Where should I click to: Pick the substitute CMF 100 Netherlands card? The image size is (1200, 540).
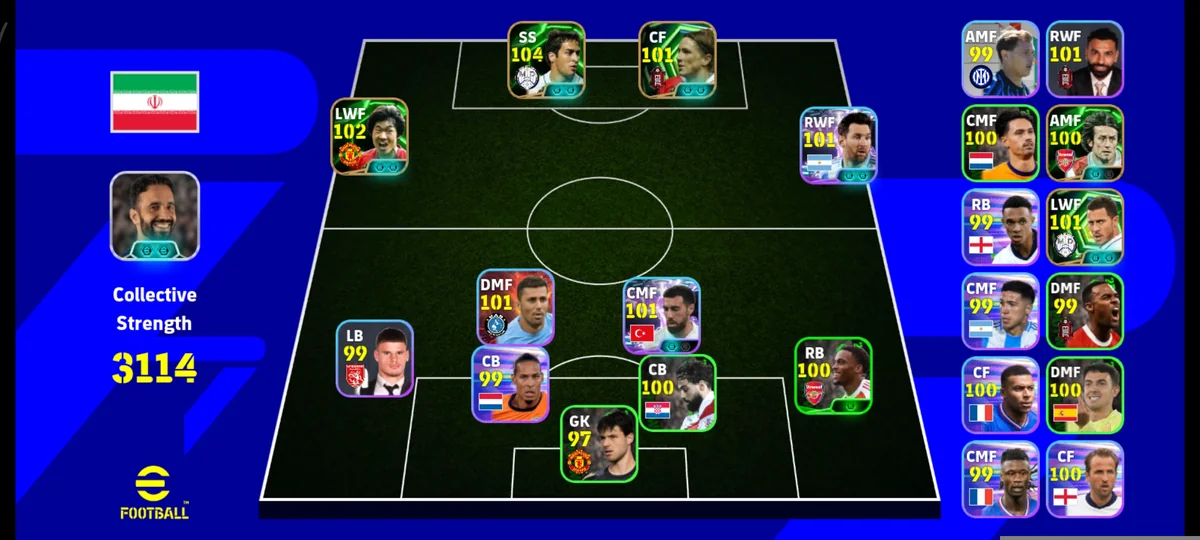click(1001, 142)
